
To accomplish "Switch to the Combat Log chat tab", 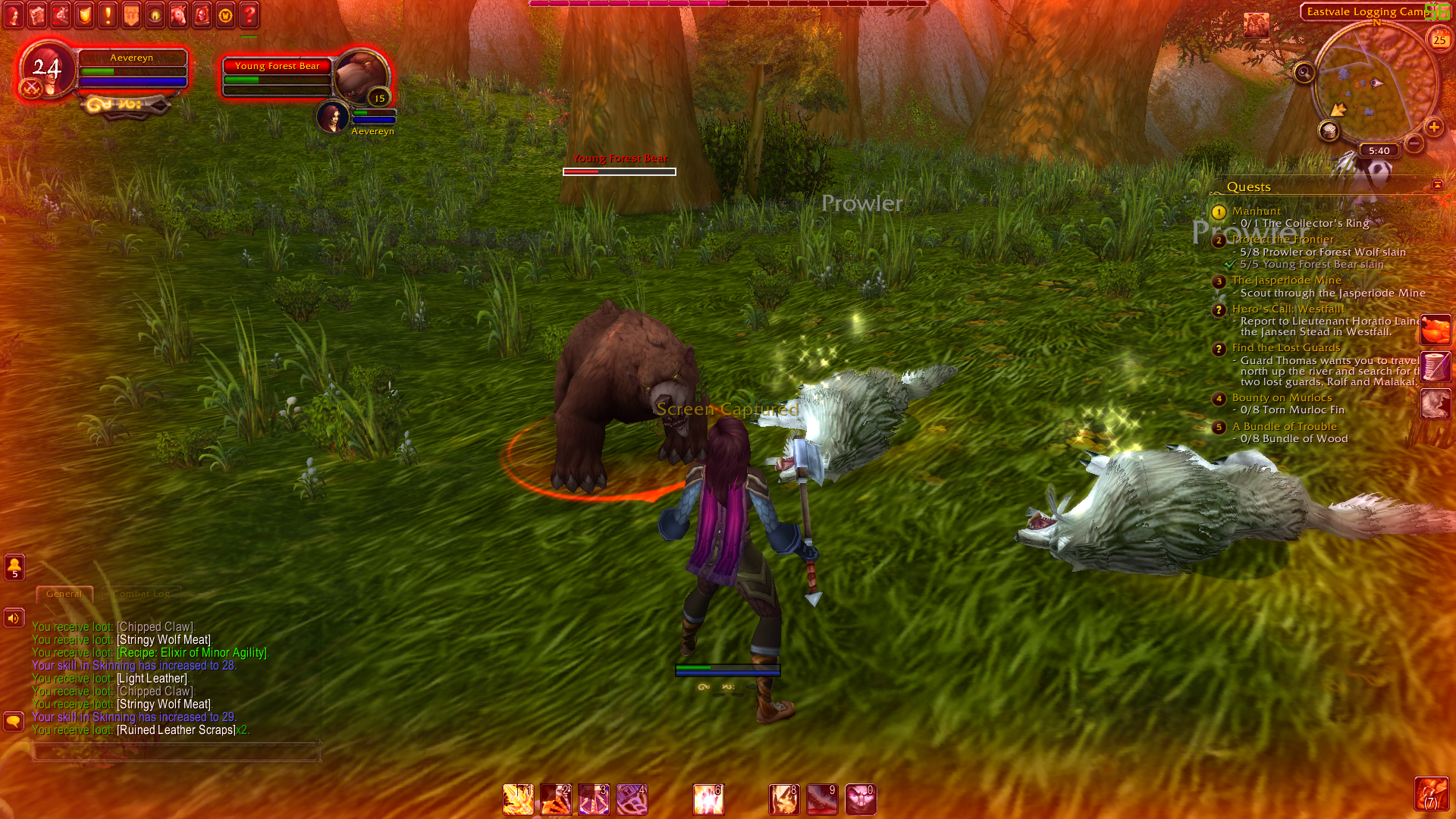I will [142, 594].
